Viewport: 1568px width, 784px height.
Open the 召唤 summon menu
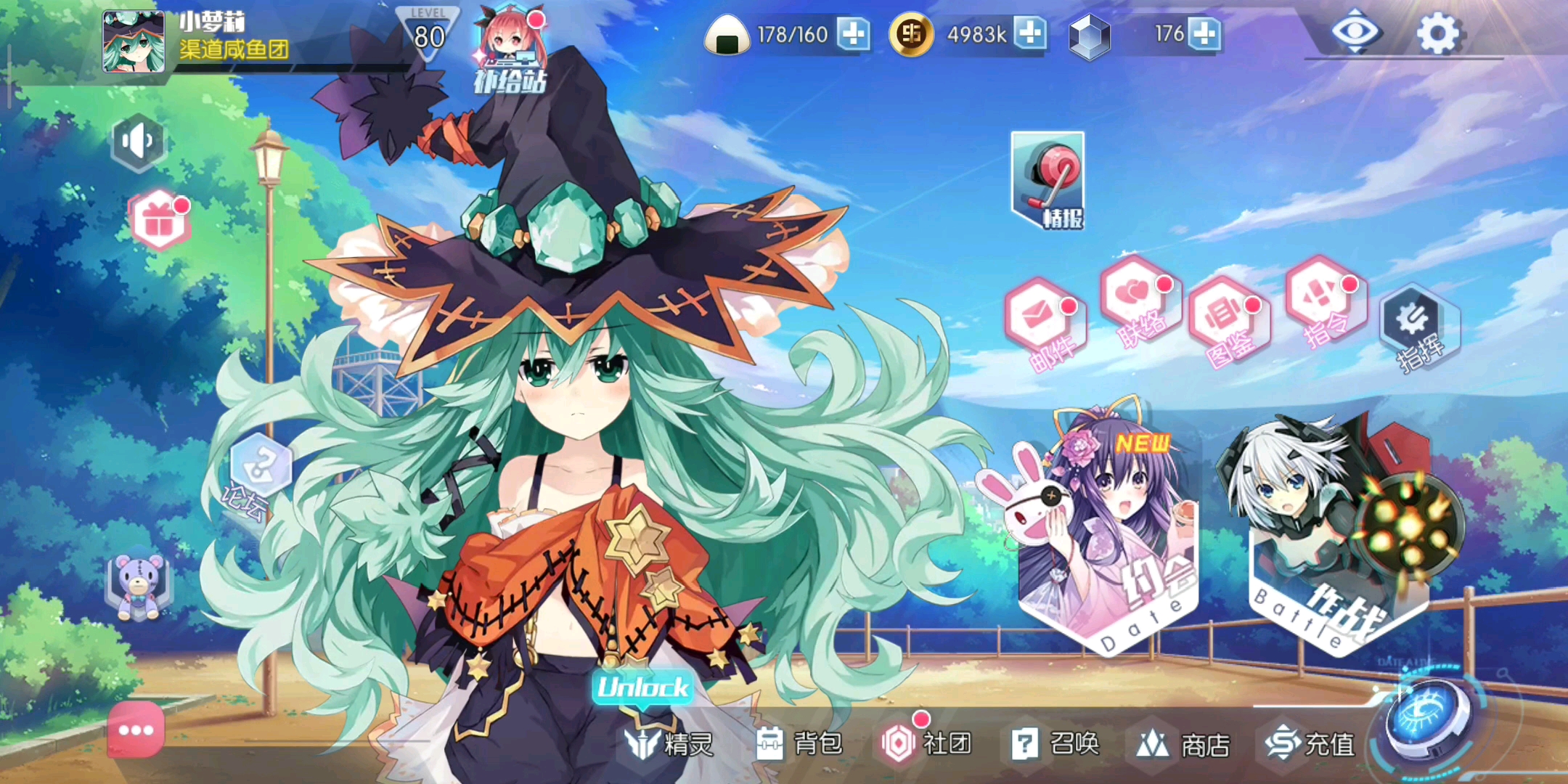coord(1055,744)
